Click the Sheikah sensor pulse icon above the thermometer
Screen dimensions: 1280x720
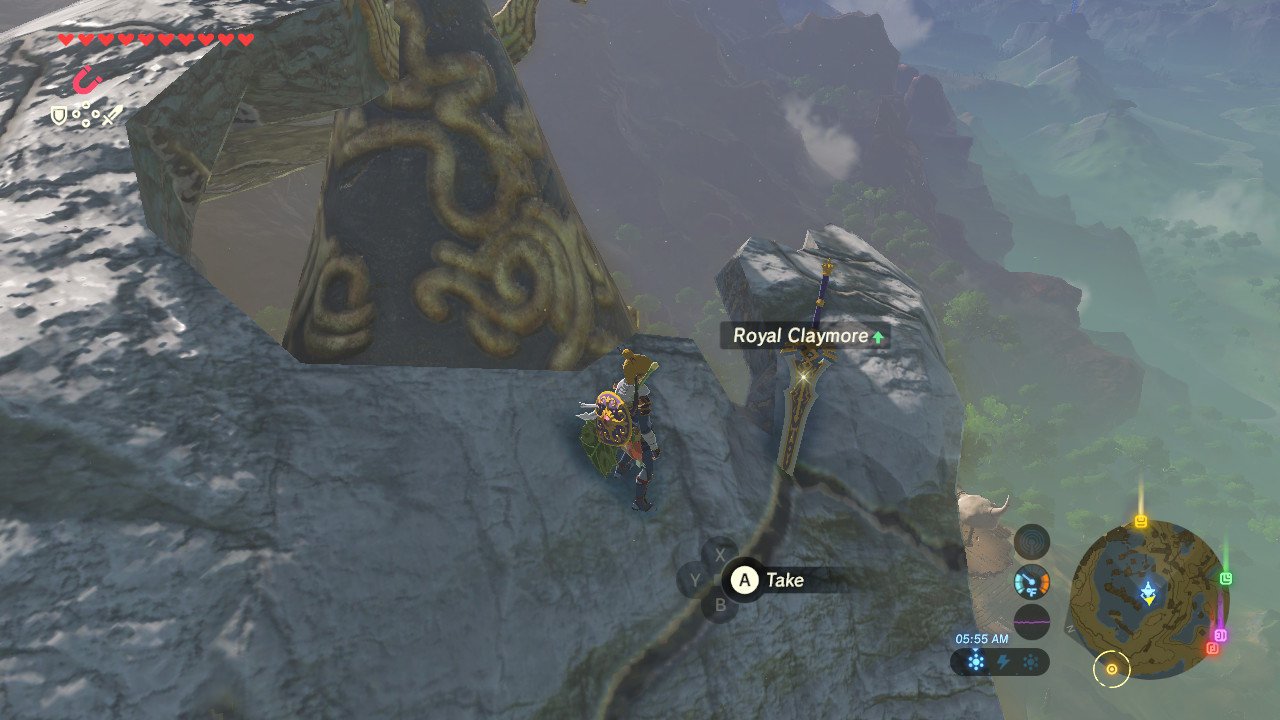click(x=1032, y=542)
